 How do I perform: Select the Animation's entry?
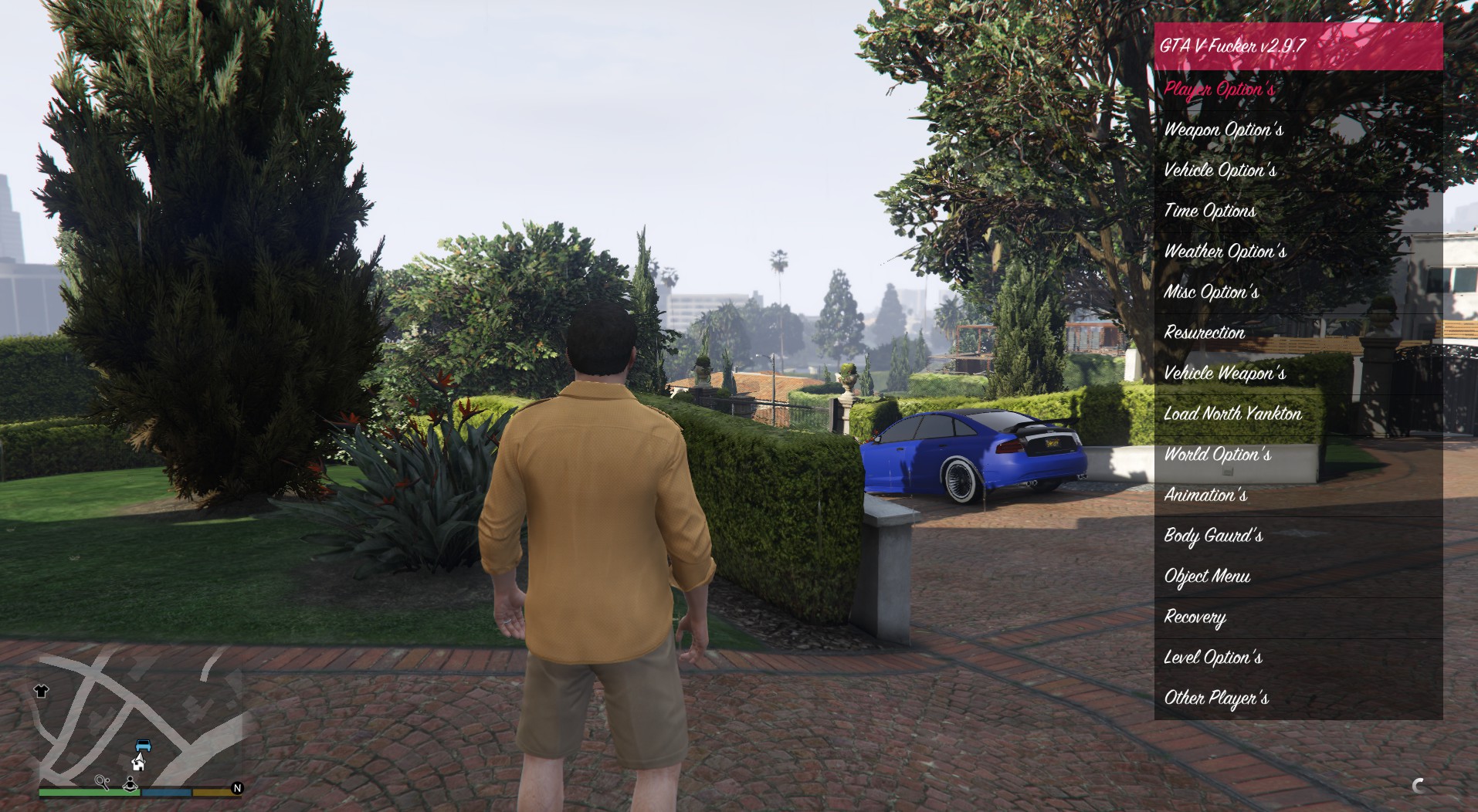pos(1205,496)
